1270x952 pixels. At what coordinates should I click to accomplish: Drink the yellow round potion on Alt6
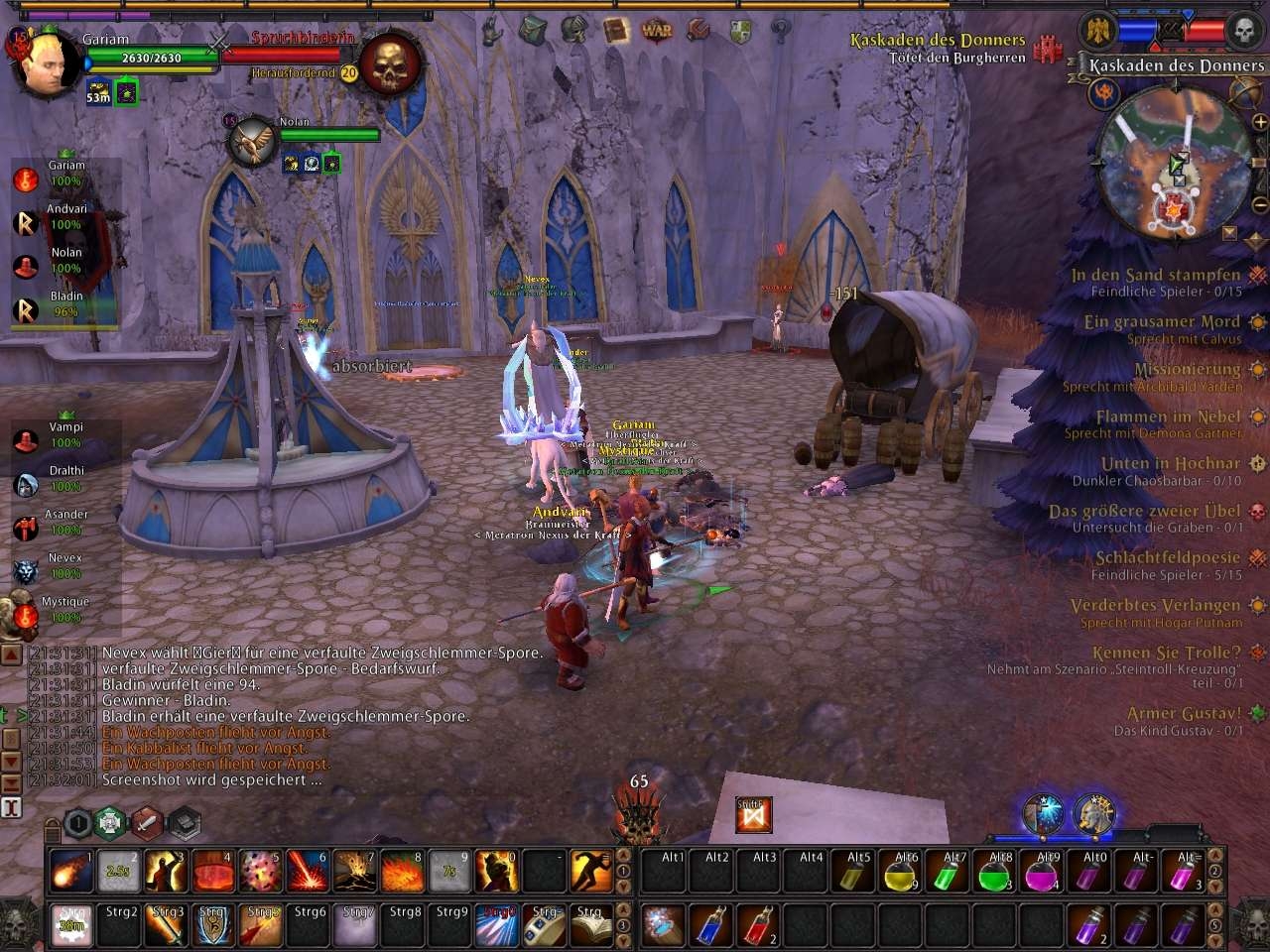coord(901,873)
